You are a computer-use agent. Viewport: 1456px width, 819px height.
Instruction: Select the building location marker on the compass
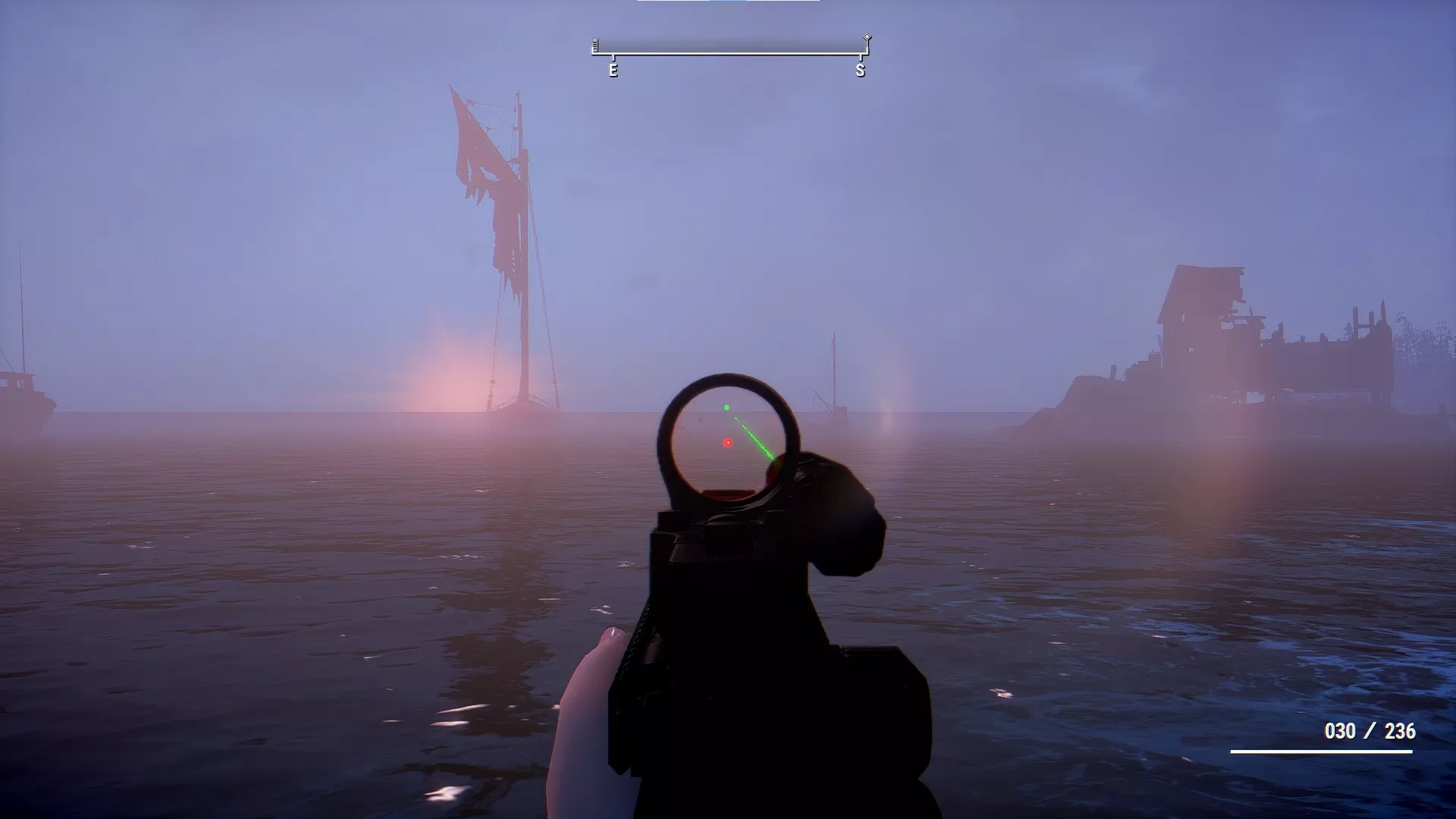595,45
